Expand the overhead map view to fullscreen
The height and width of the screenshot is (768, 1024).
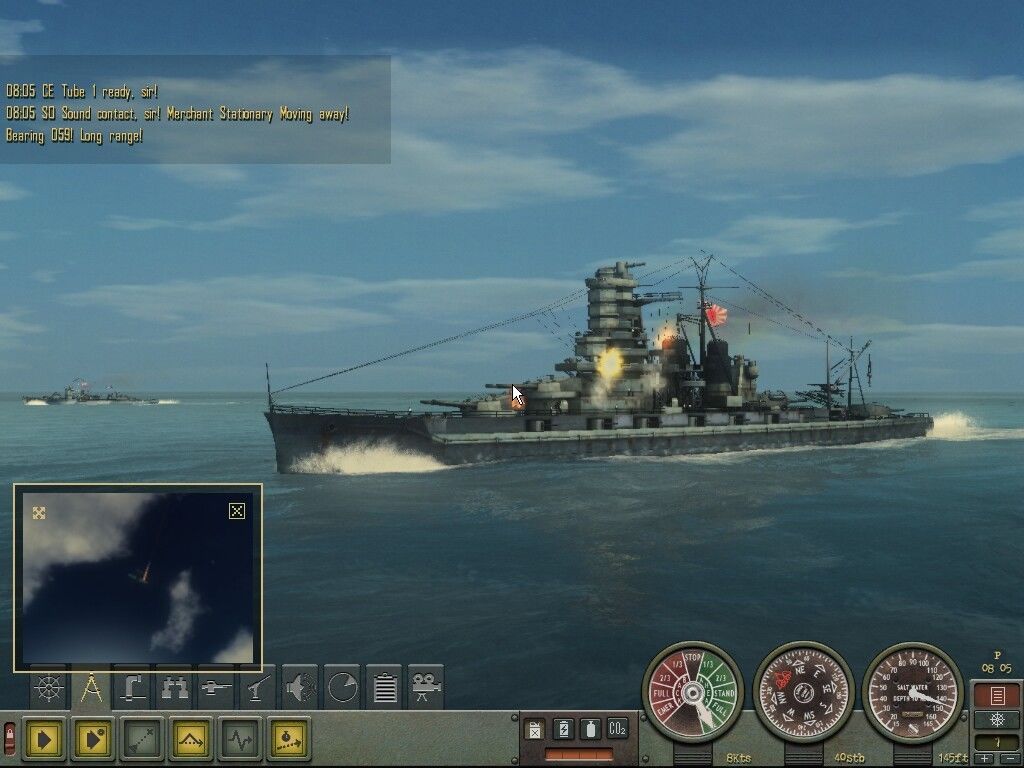(x=39, y=513)
